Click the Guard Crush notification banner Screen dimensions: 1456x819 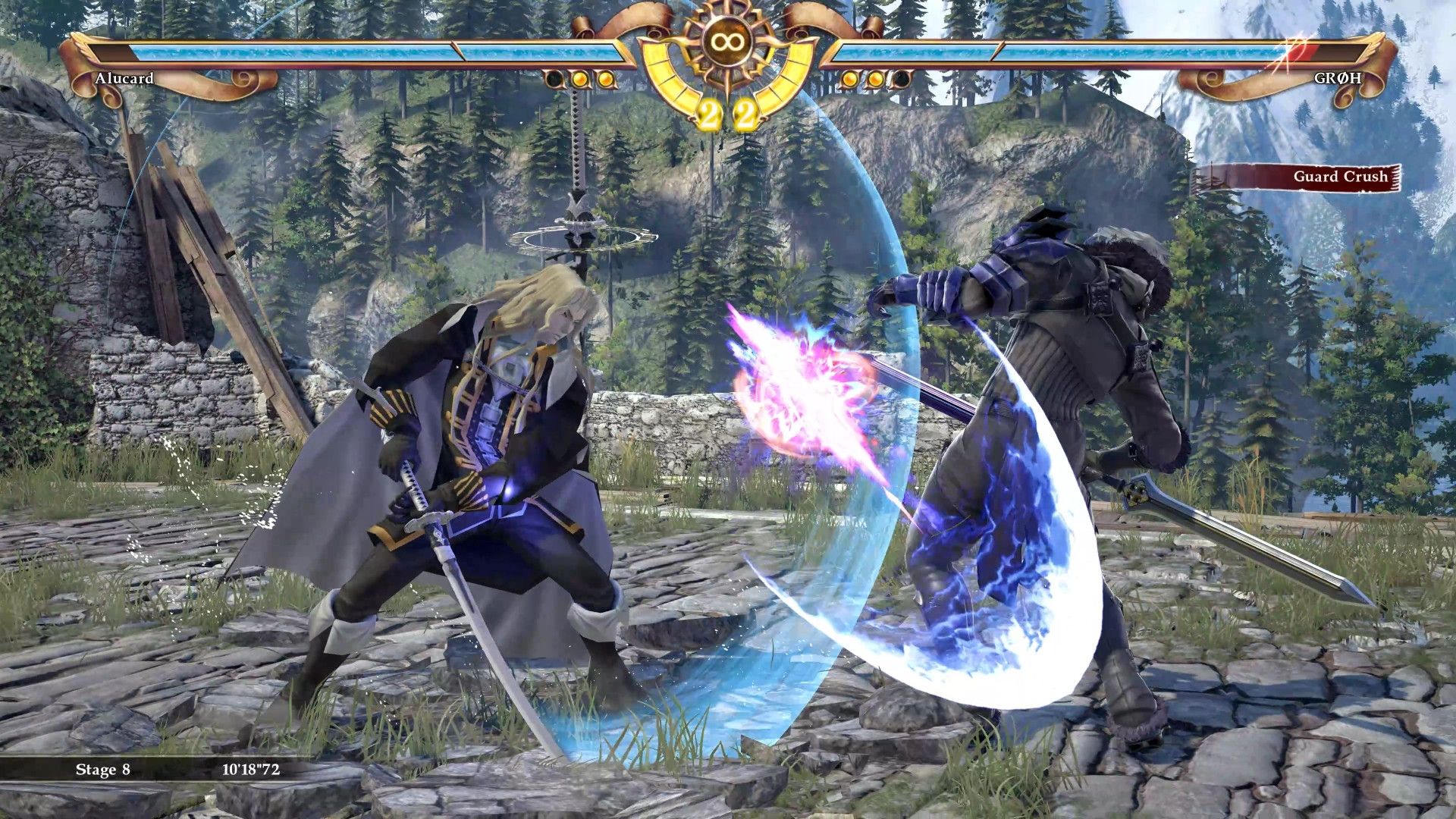(x=1341, y=176)
